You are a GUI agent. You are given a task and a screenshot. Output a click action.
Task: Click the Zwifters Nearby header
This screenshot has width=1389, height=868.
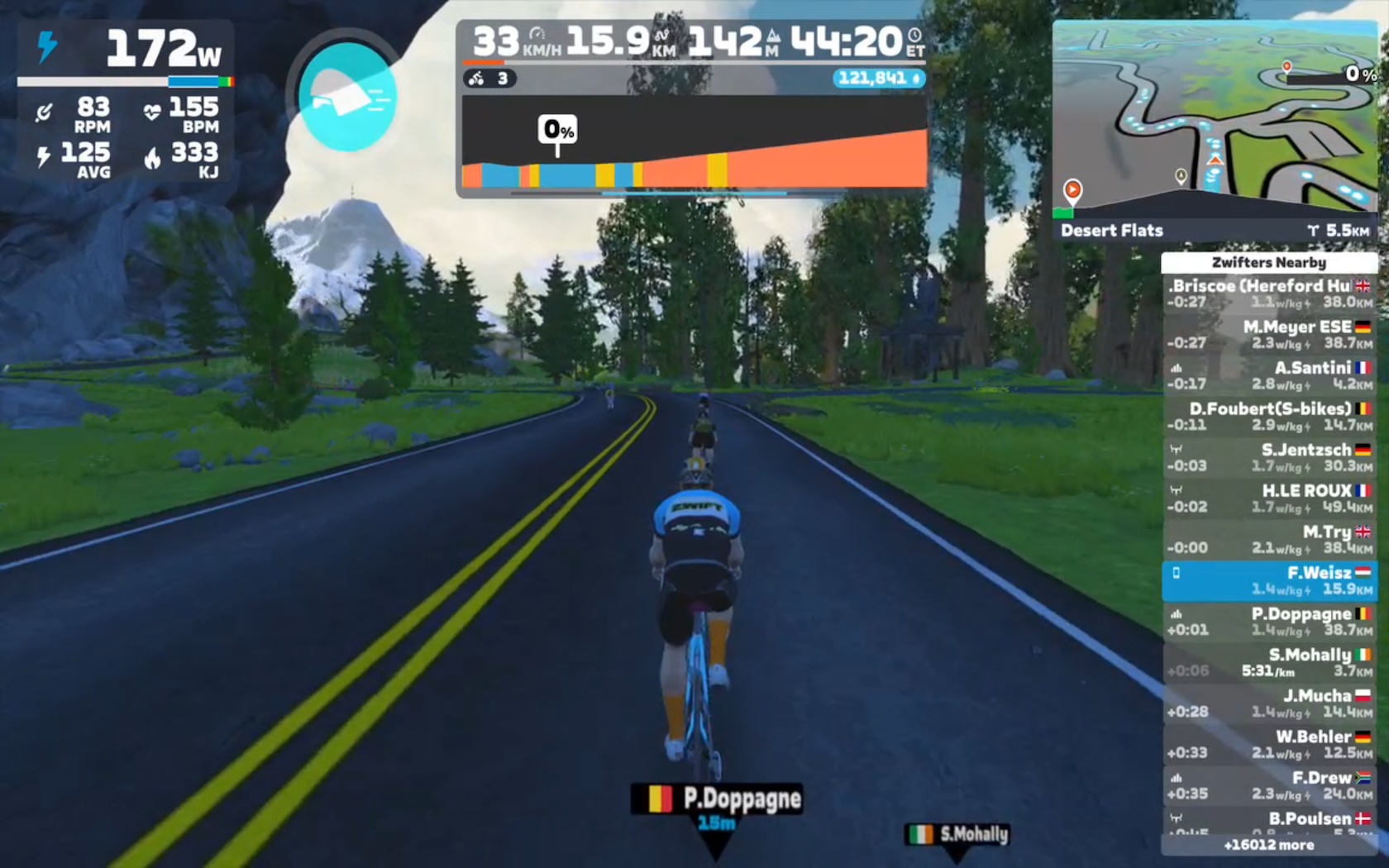[1269, 262]
